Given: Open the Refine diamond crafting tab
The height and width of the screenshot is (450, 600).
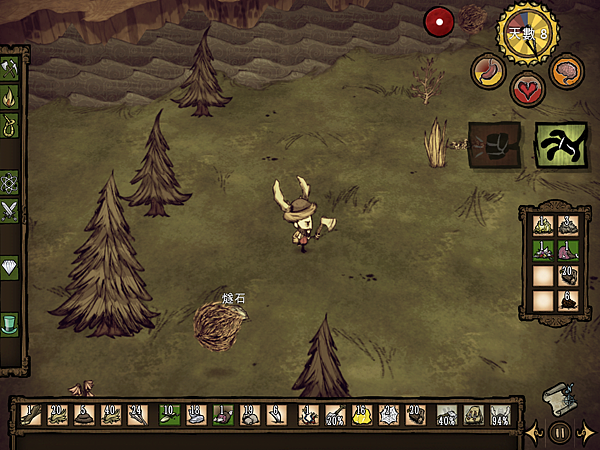Looking at the screenshot, I should pos(11,267).
